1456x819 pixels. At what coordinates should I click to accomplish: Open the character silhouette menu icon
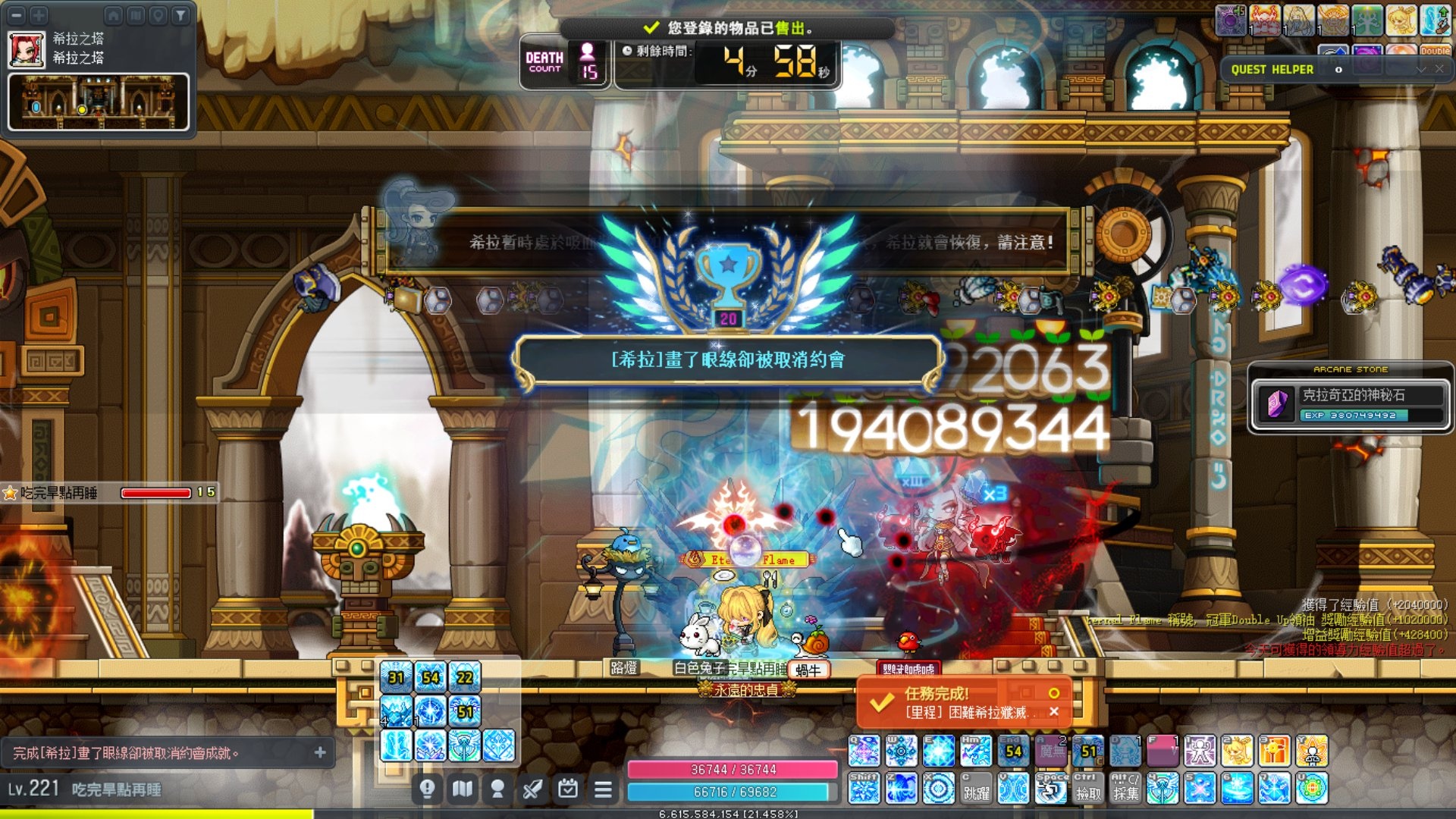pos(497,789)
